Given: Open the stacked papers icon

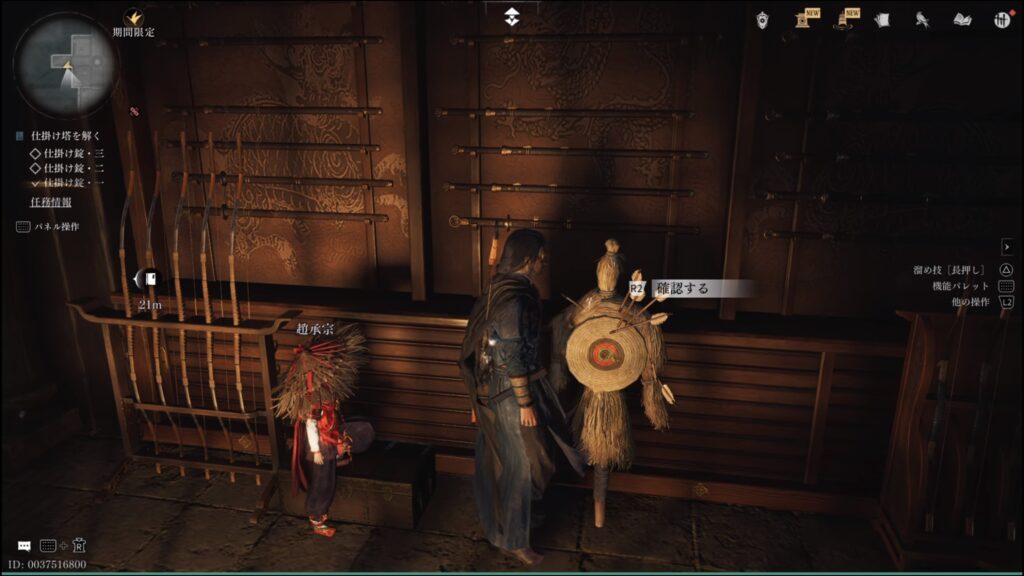Looking at the screenshot, I should click(882, 18).
